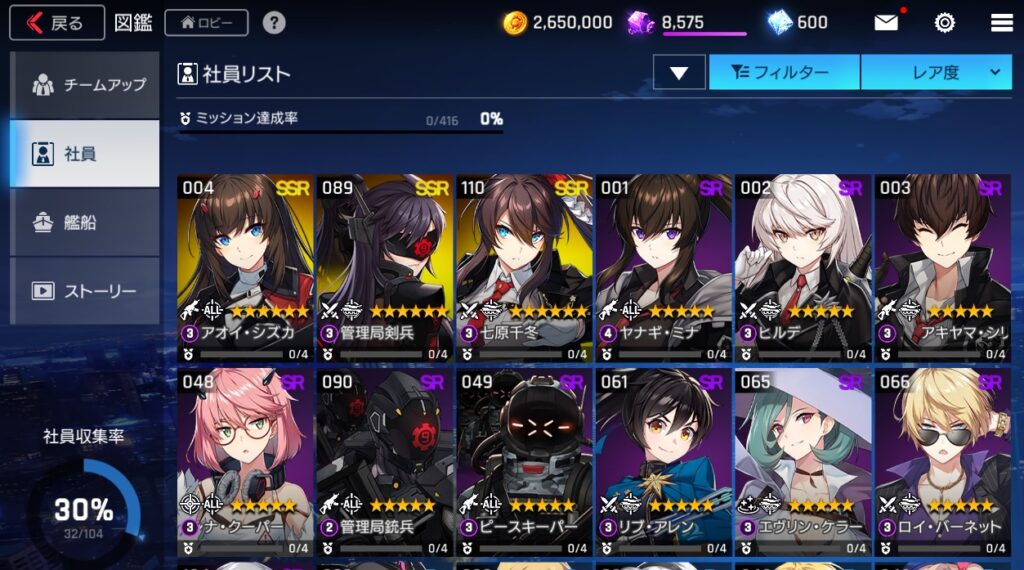Switch to the 艦船 tab

pyautogui.click(x=85, y=222)
